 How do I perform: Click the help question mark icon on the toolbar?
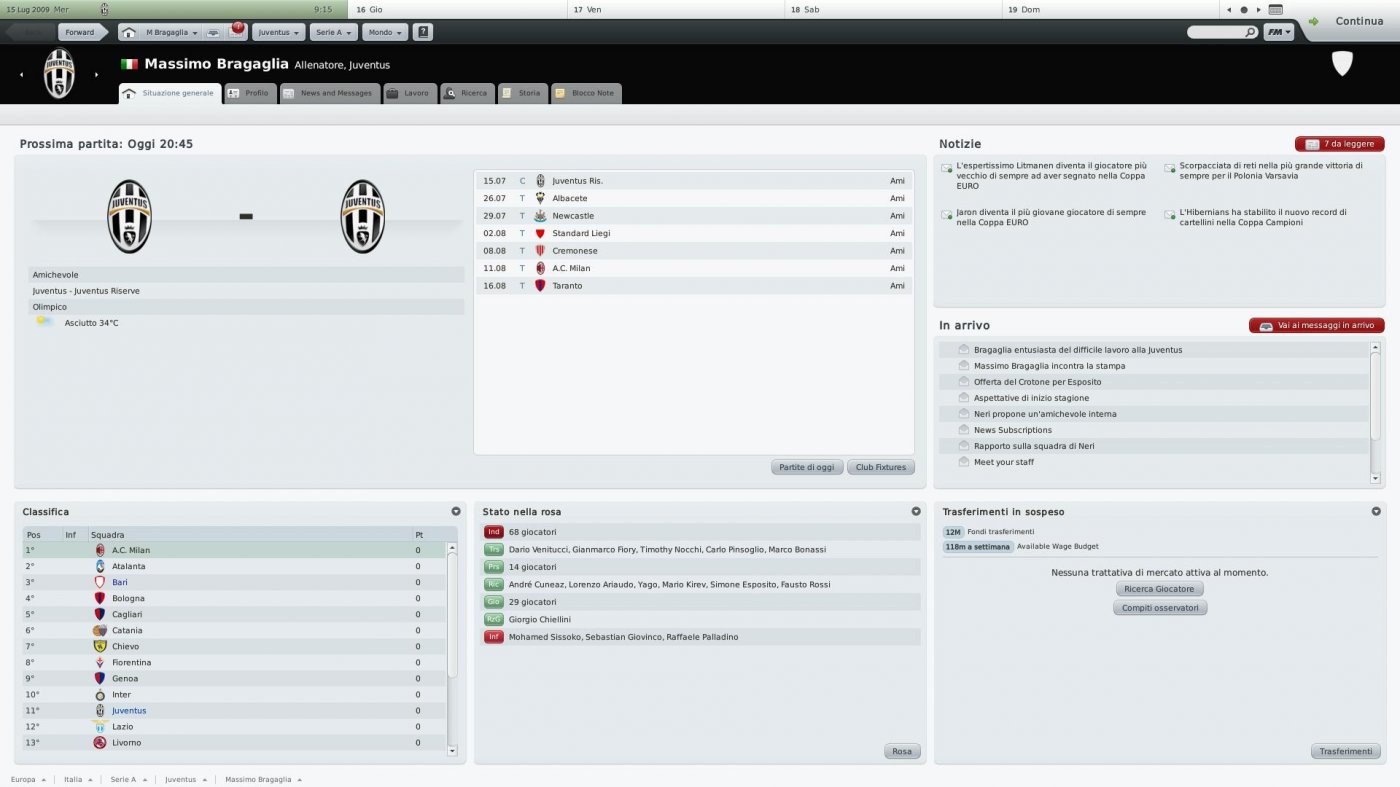click(423, 31)
